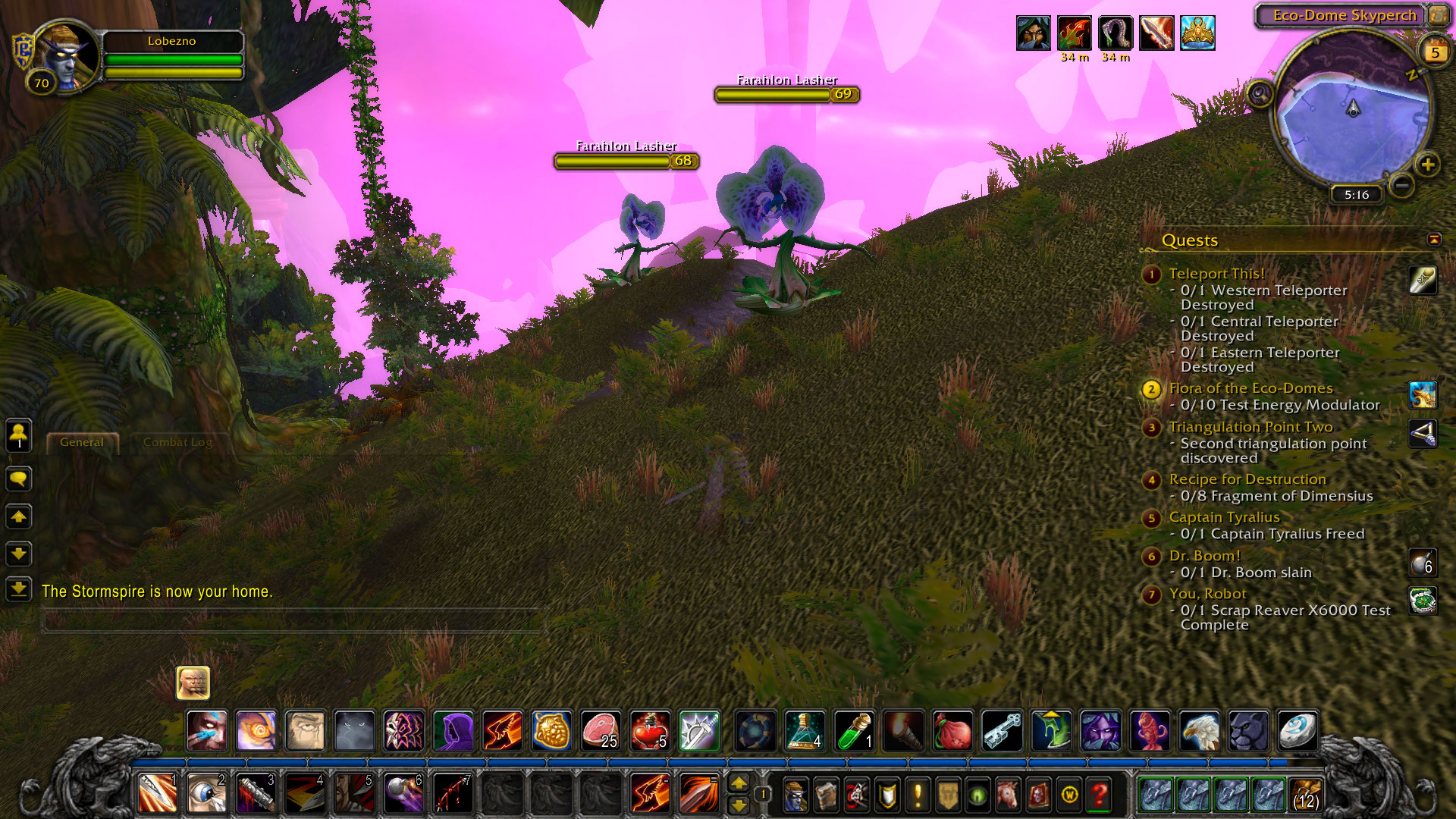Open the backpack bag showing 12 free slots
The image size is (1456, 819).
1304,794
